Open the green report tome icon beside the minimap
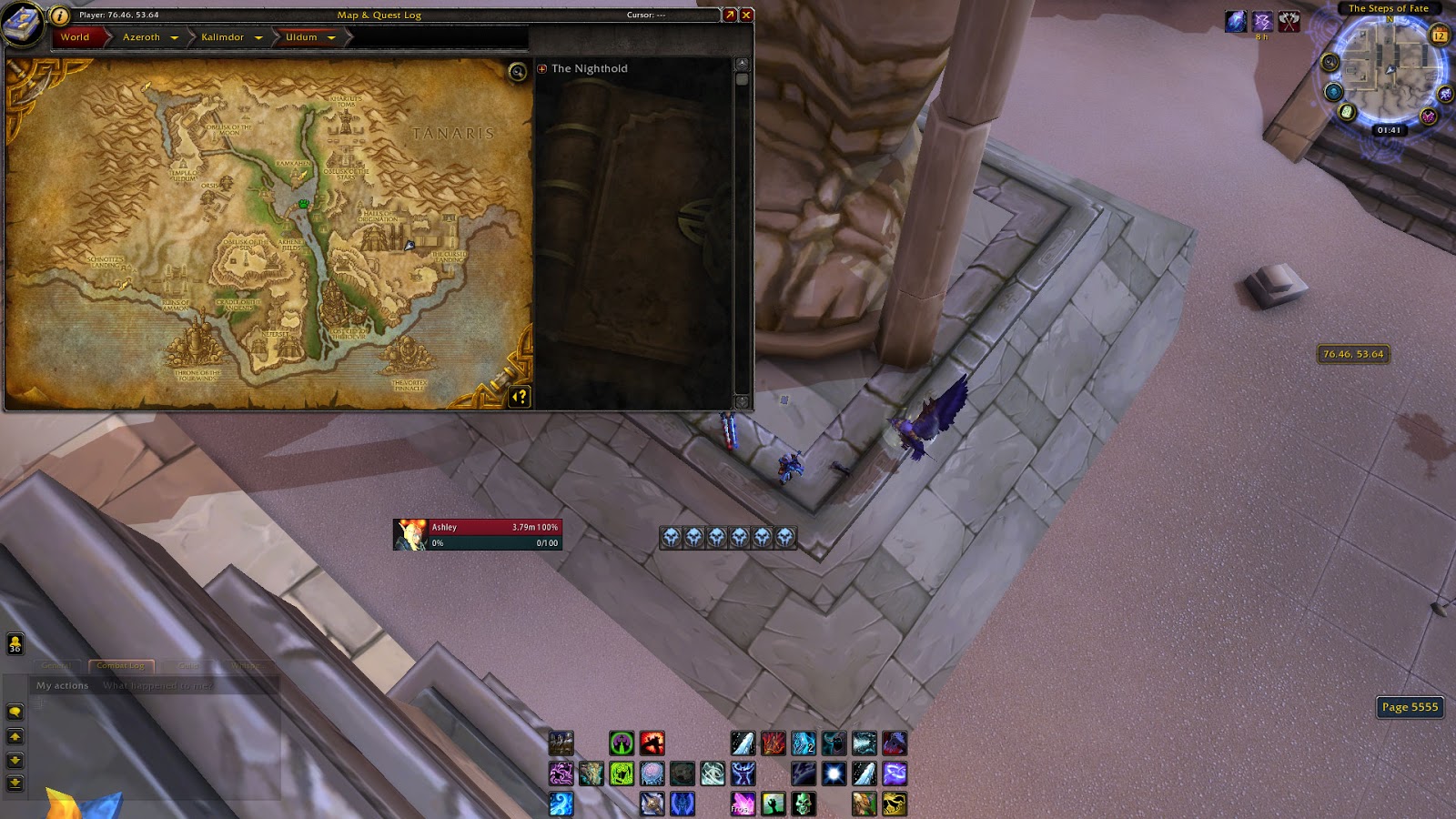Viewport: 1456px width, 819px height. click(x=1346, y=112)
